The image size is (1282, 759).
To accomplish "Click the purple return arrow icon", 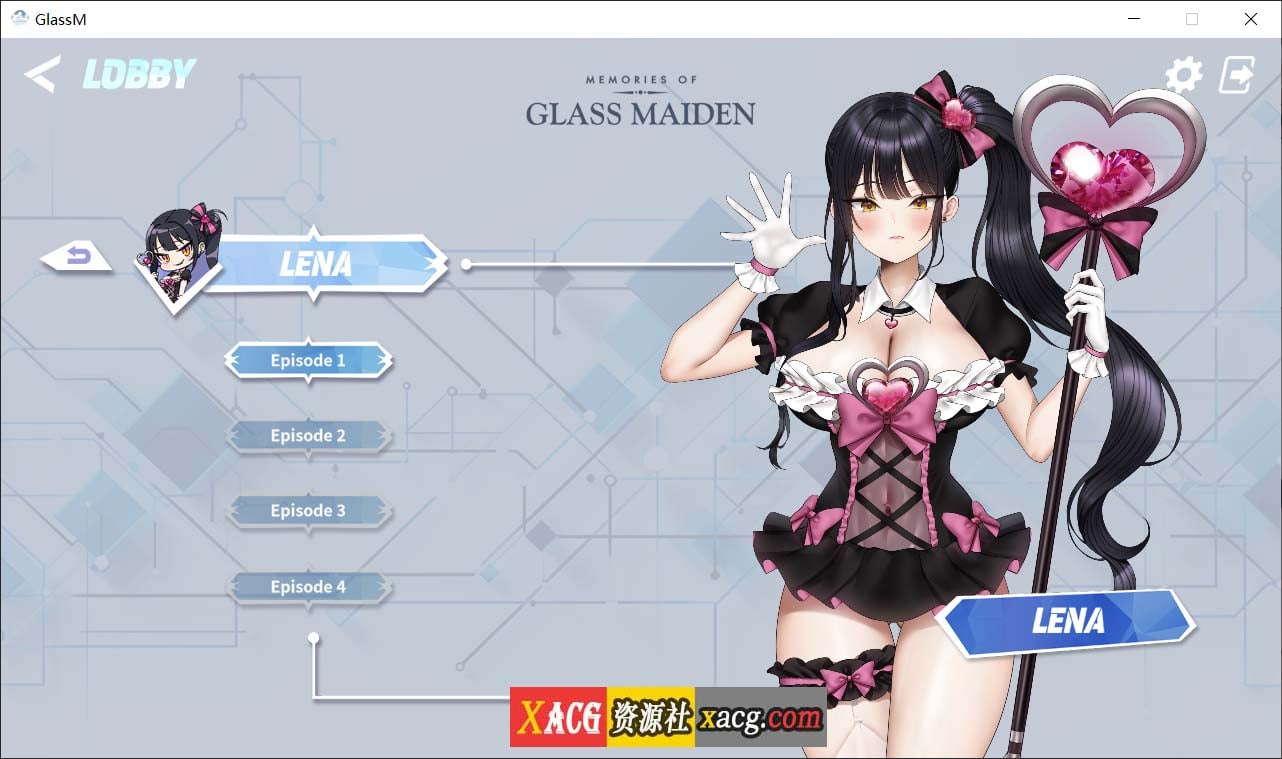I will (78, 254).
